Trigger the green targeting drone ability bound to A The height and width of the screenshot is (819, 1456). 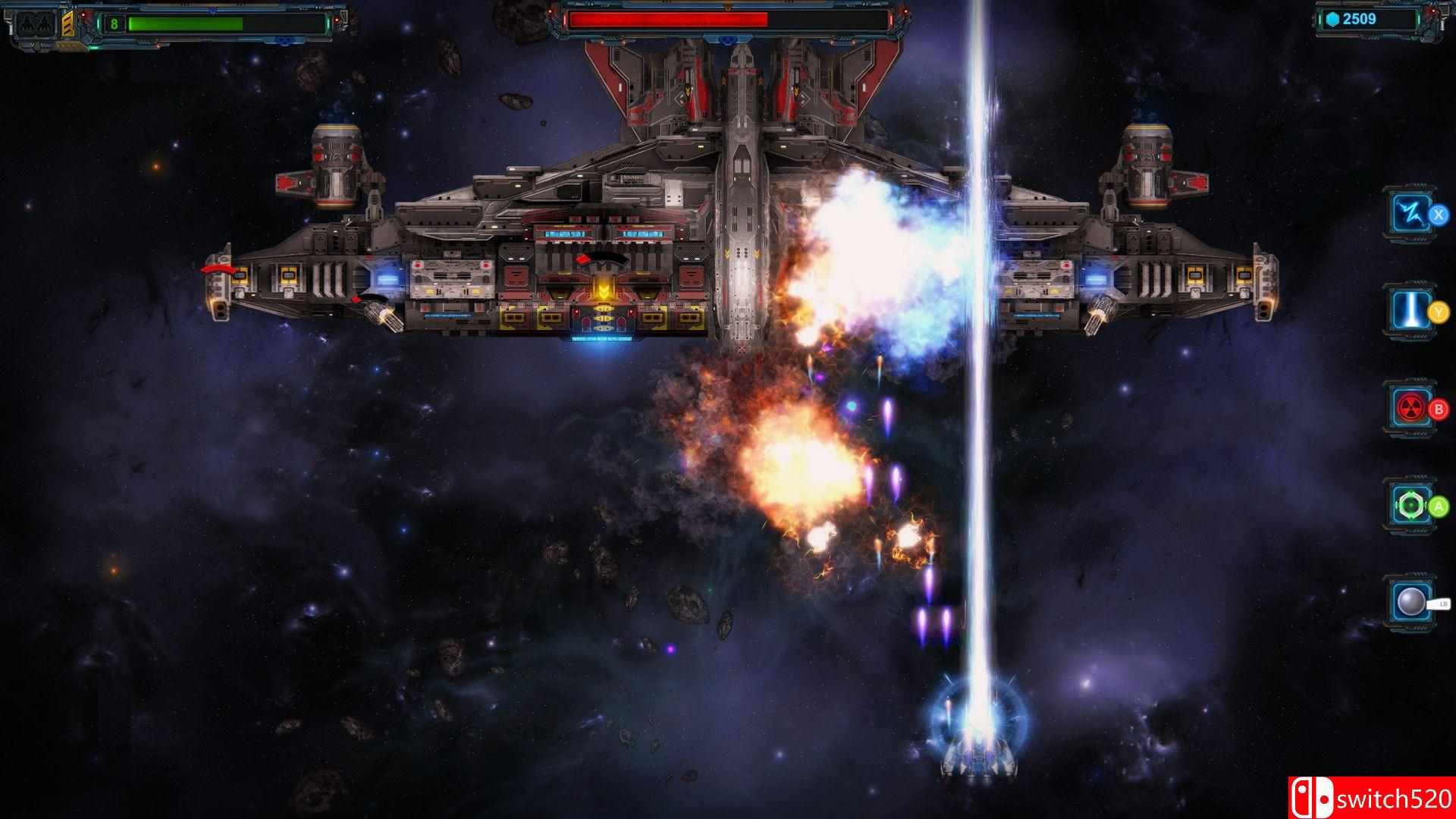[x=1410, y=505]
